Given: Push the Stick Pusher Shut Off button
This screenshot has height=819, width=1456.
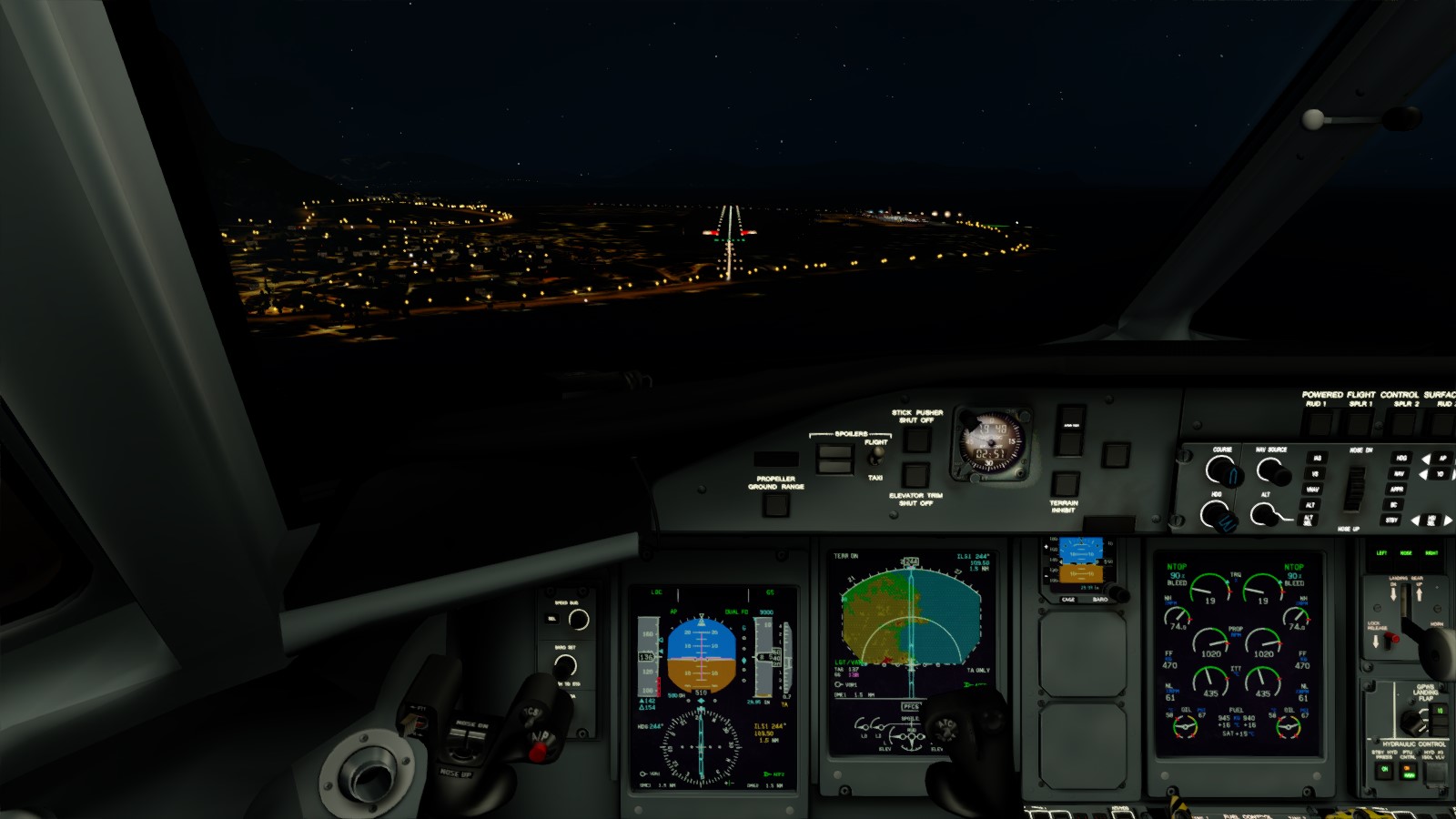Looking at the screenshot, I should pyautogui.click(x=916, y=440).
